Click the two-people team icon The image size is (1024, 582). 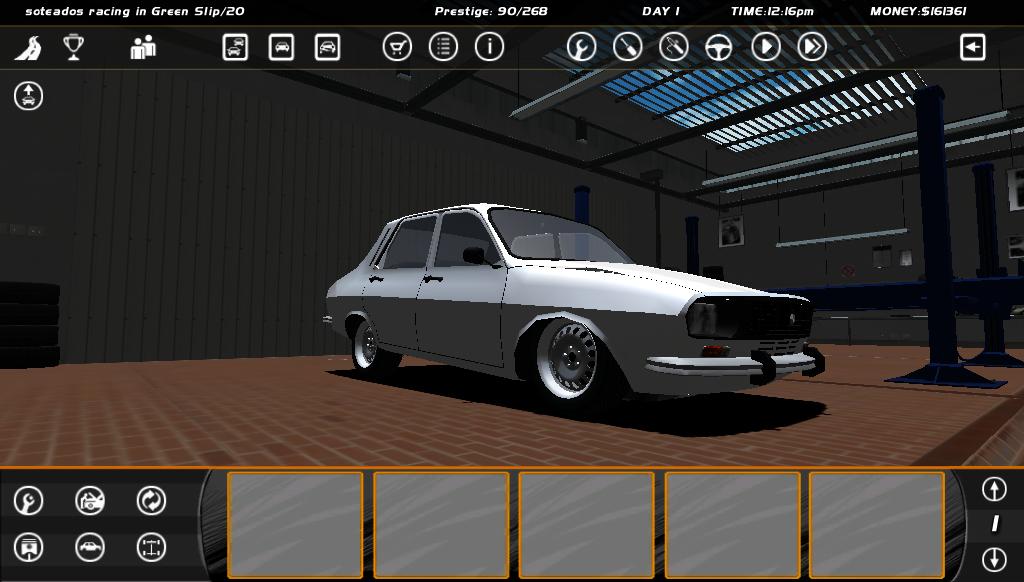pyautogui.click(x=143, y=47)
